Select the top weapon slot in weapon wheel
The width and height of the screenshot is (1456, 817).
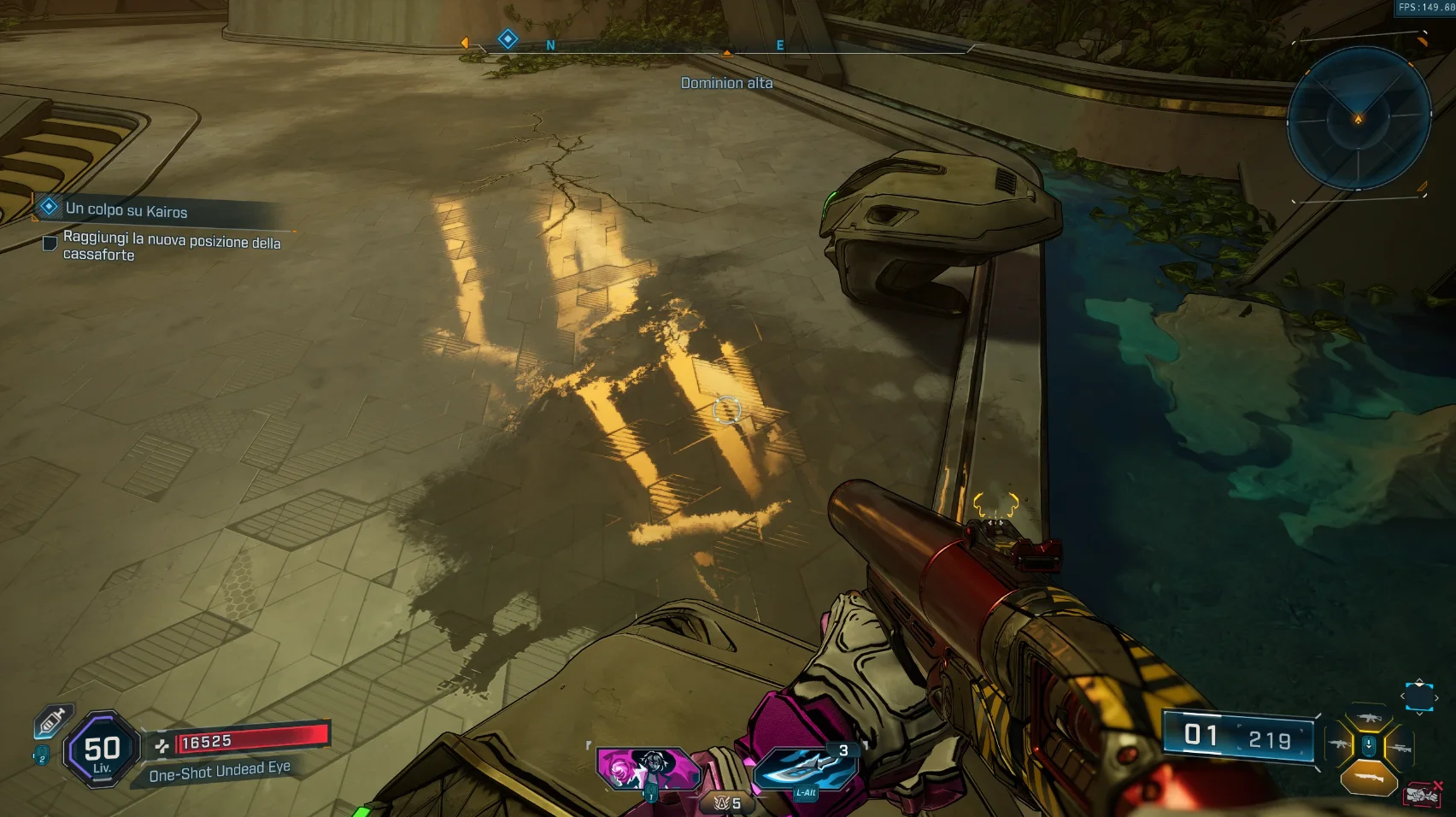click(x=1369, y=718)
